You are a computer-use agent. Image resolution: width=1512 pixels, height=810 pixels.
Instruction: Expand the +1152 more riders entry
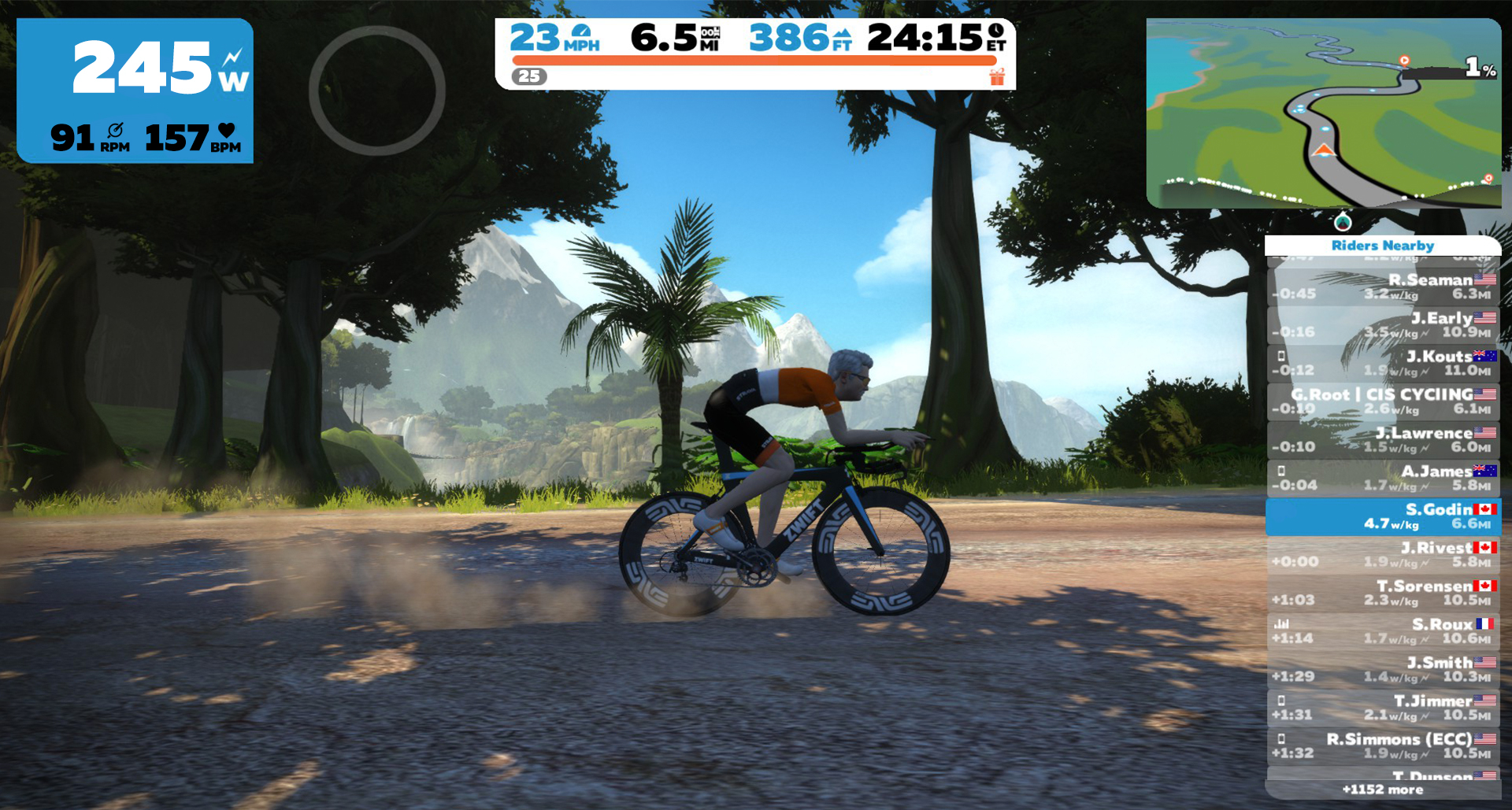[1383, 790]
